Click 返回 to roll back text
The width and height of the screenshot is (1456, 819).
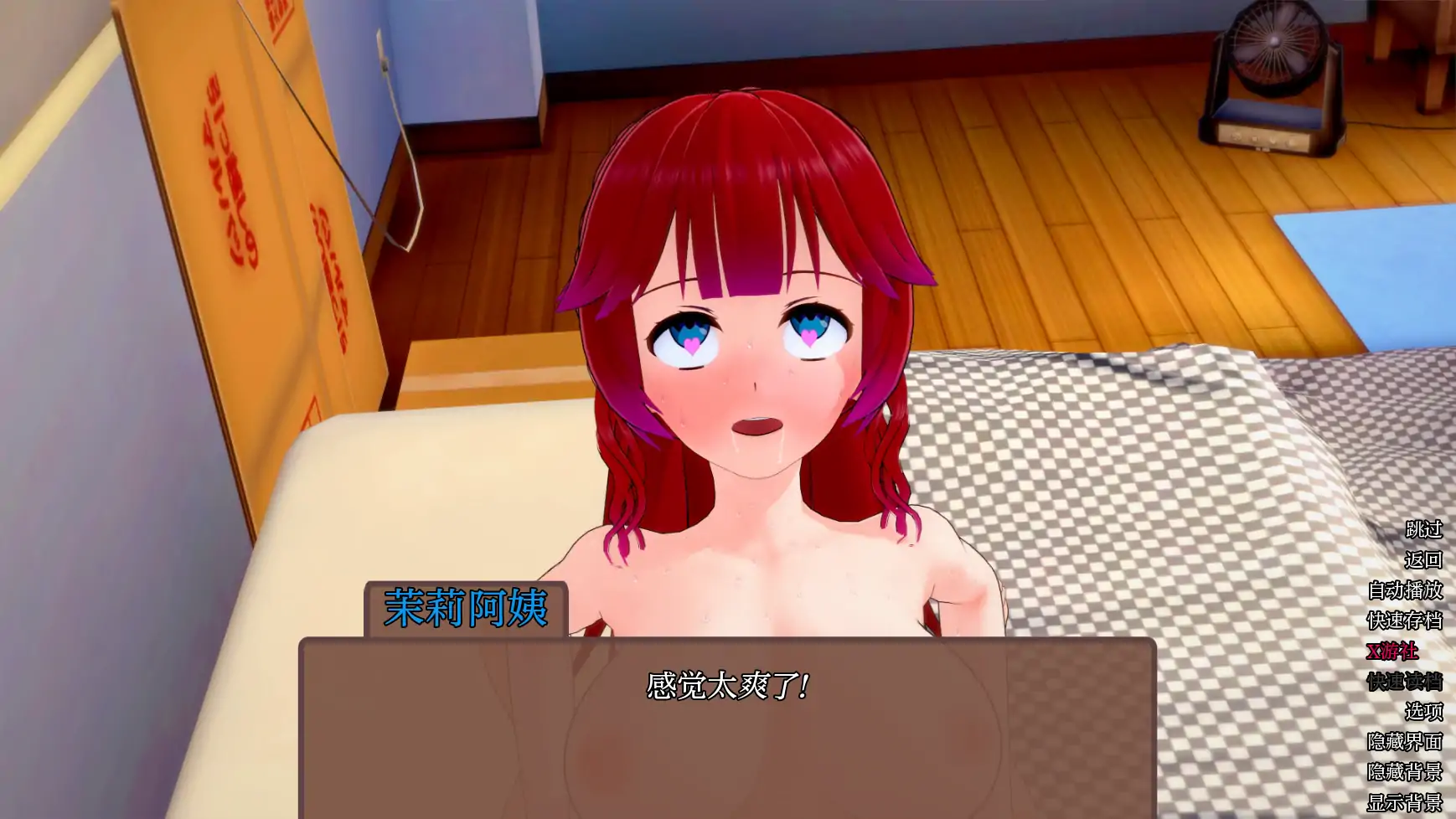coord(1423,559)
